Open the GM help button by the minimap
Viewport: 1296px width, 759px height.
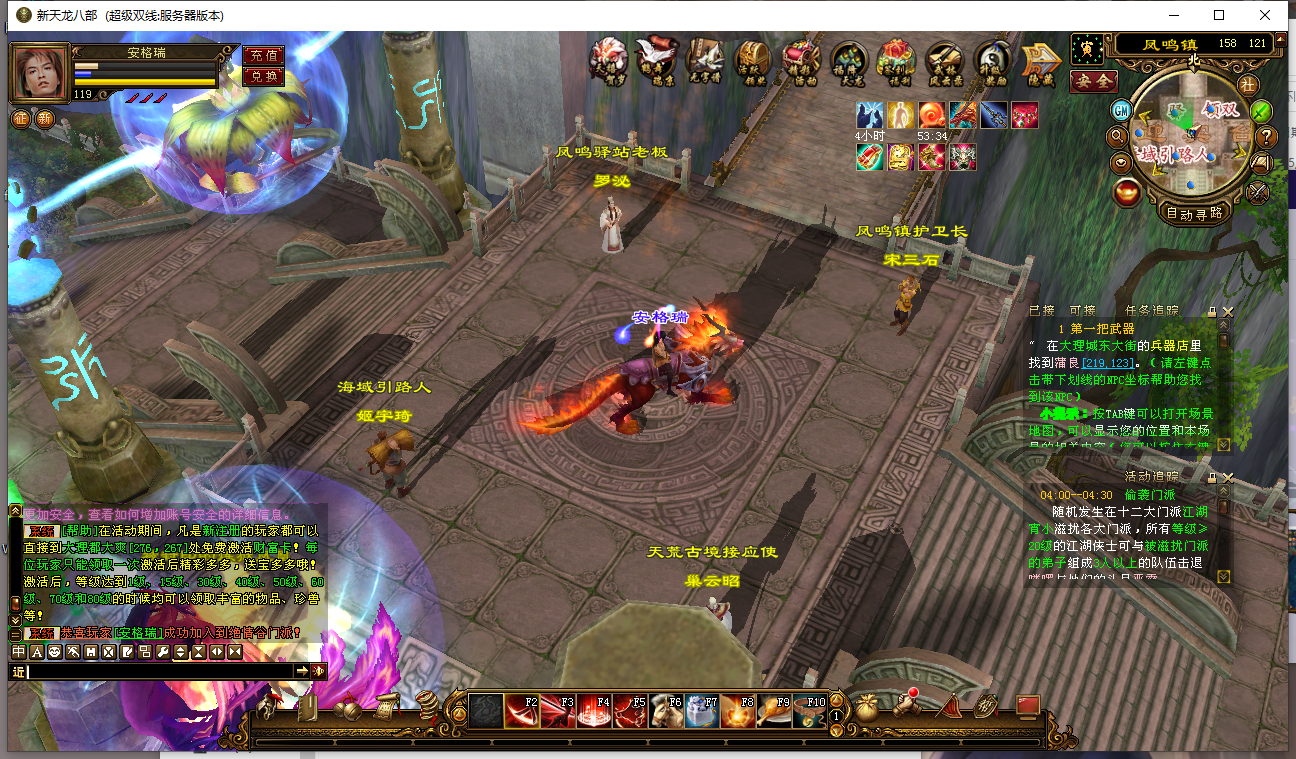pyautogui.click(x=1122, y=109)
